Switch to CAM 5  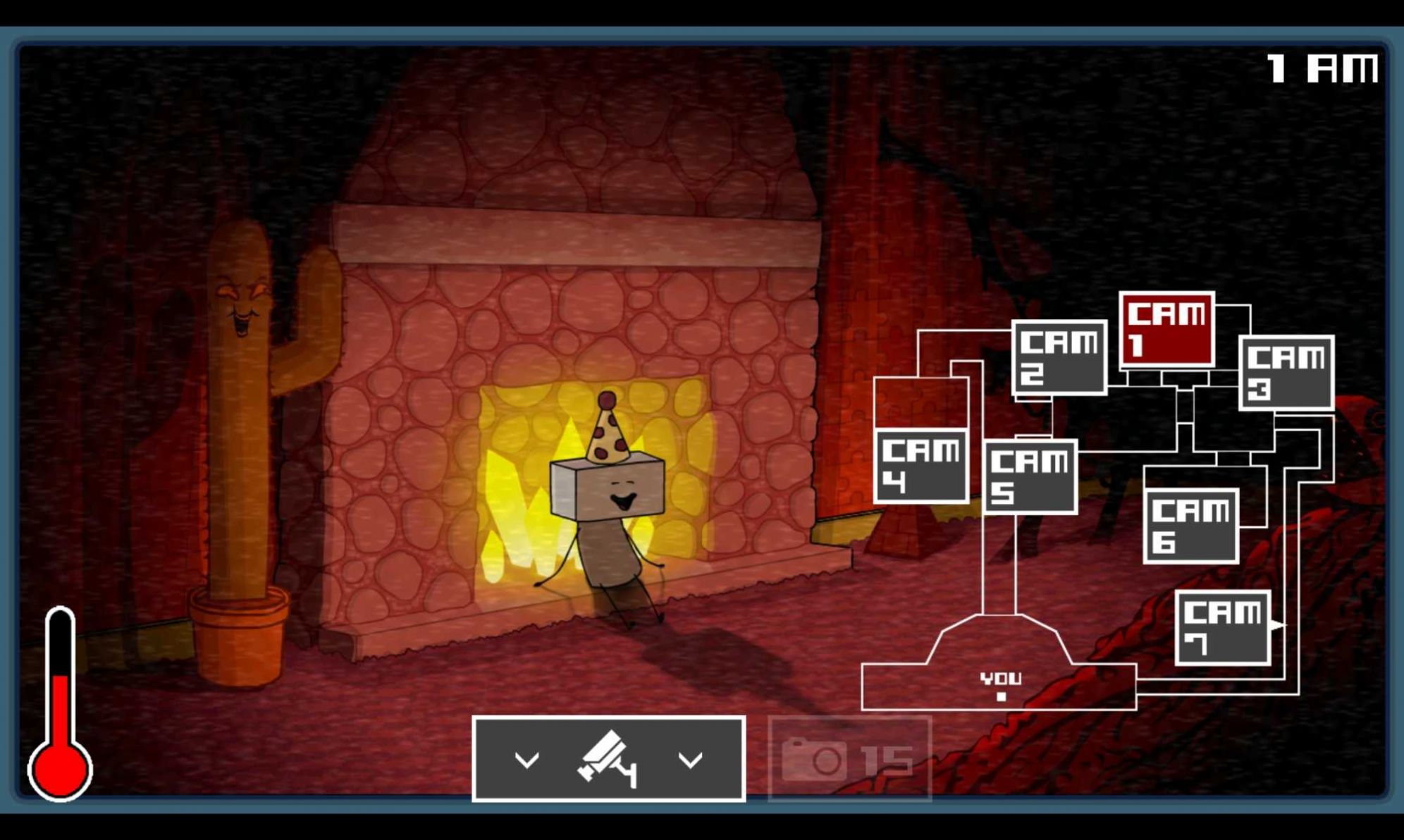click(1030, 476)
